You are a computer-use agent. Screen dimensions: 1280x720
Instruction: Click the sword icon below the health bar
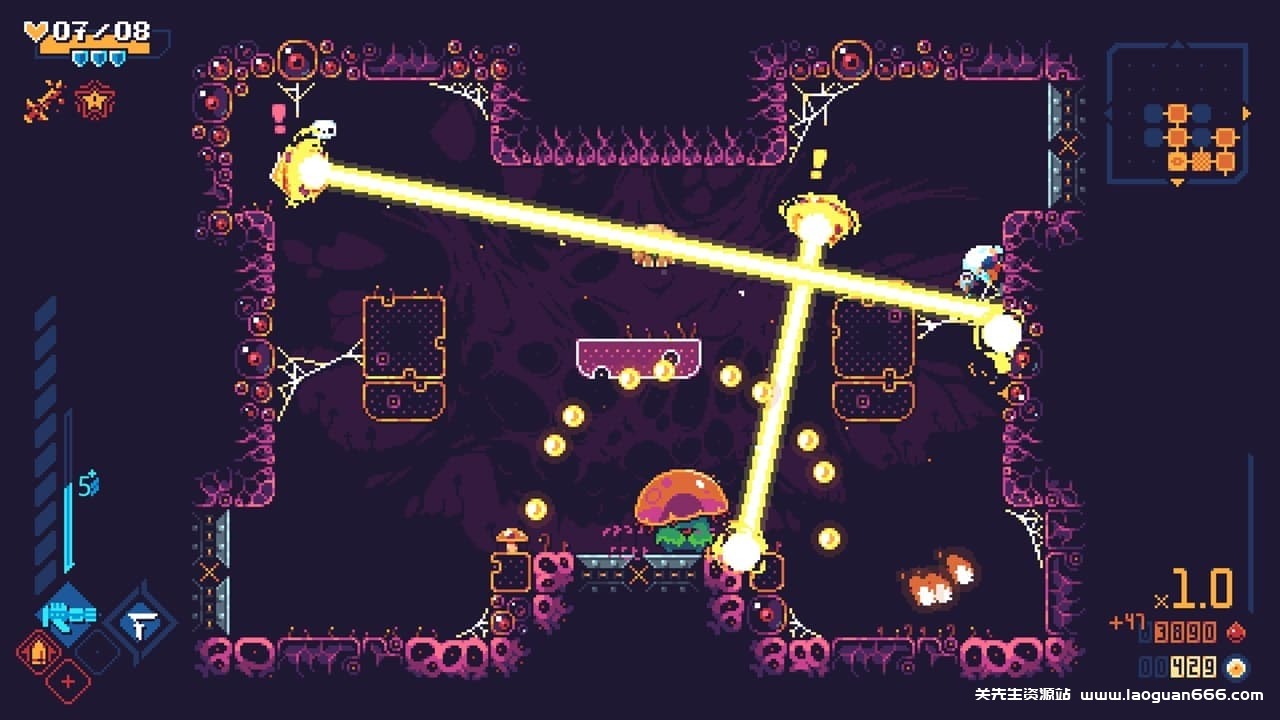pos(44,101)
